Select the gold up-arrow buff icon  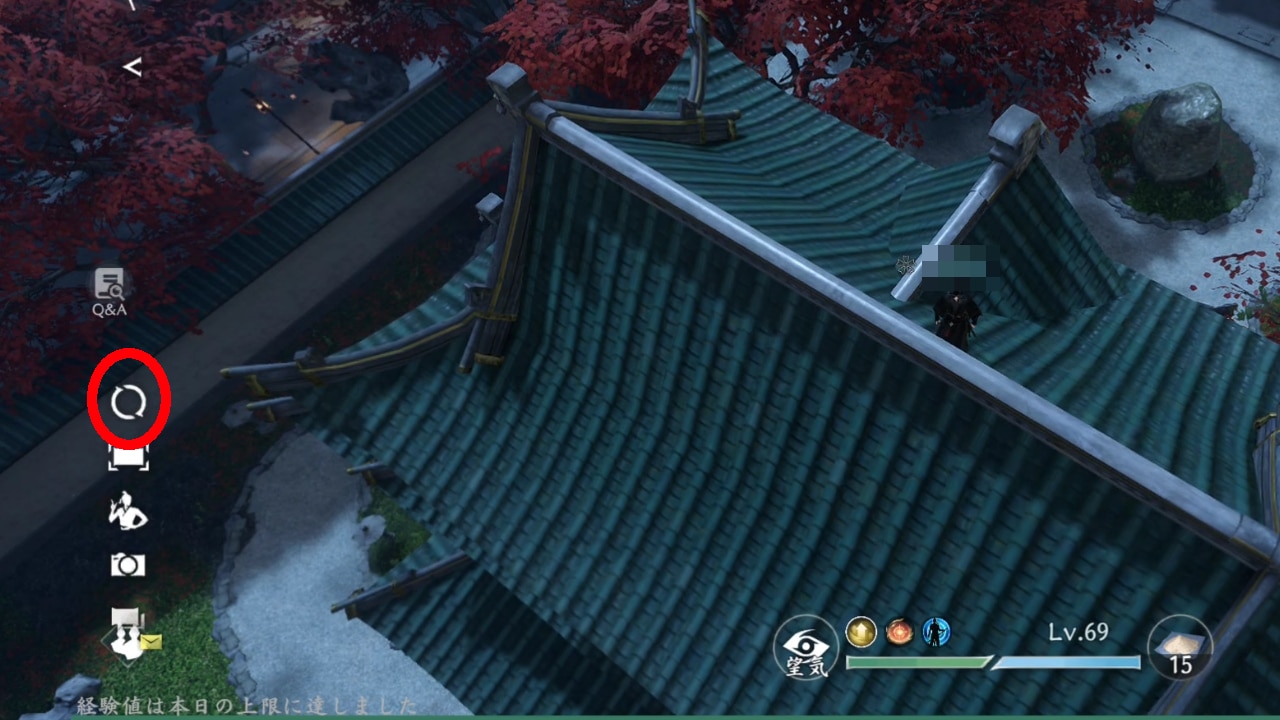[861, 631]
